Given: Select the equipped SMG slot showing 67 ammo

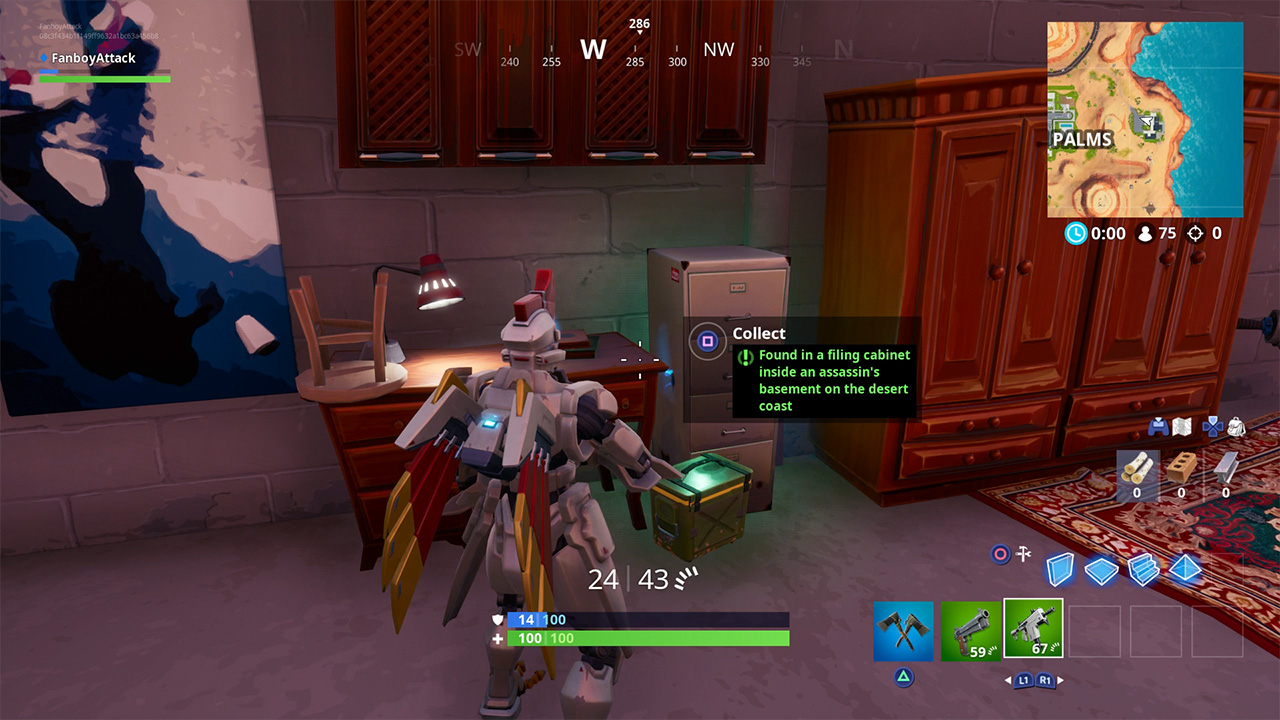Looking at the screenshot, I should [x=1034, y=630].
